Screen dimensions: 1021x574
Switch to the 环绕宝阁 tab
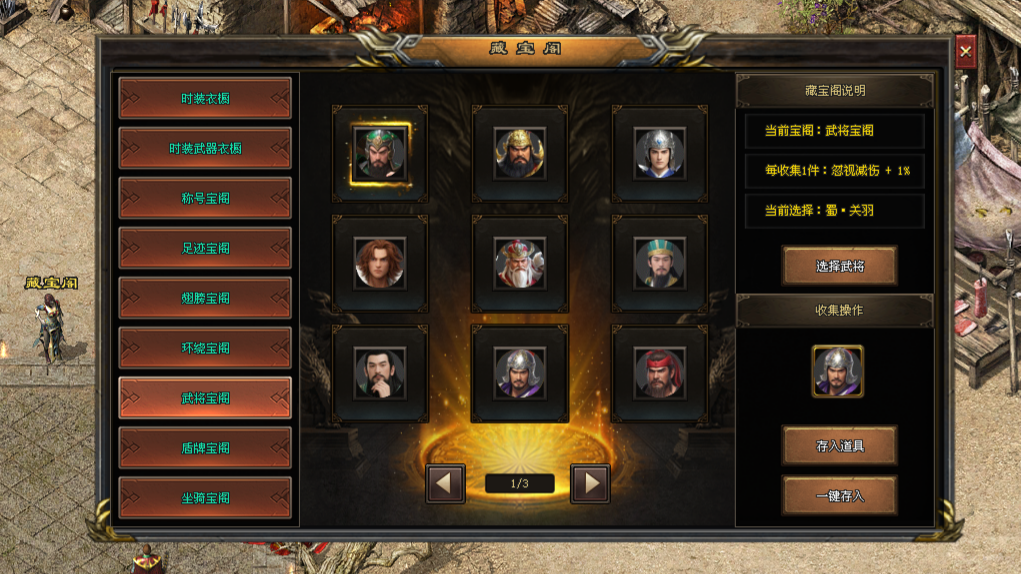(x=205, y=348)
